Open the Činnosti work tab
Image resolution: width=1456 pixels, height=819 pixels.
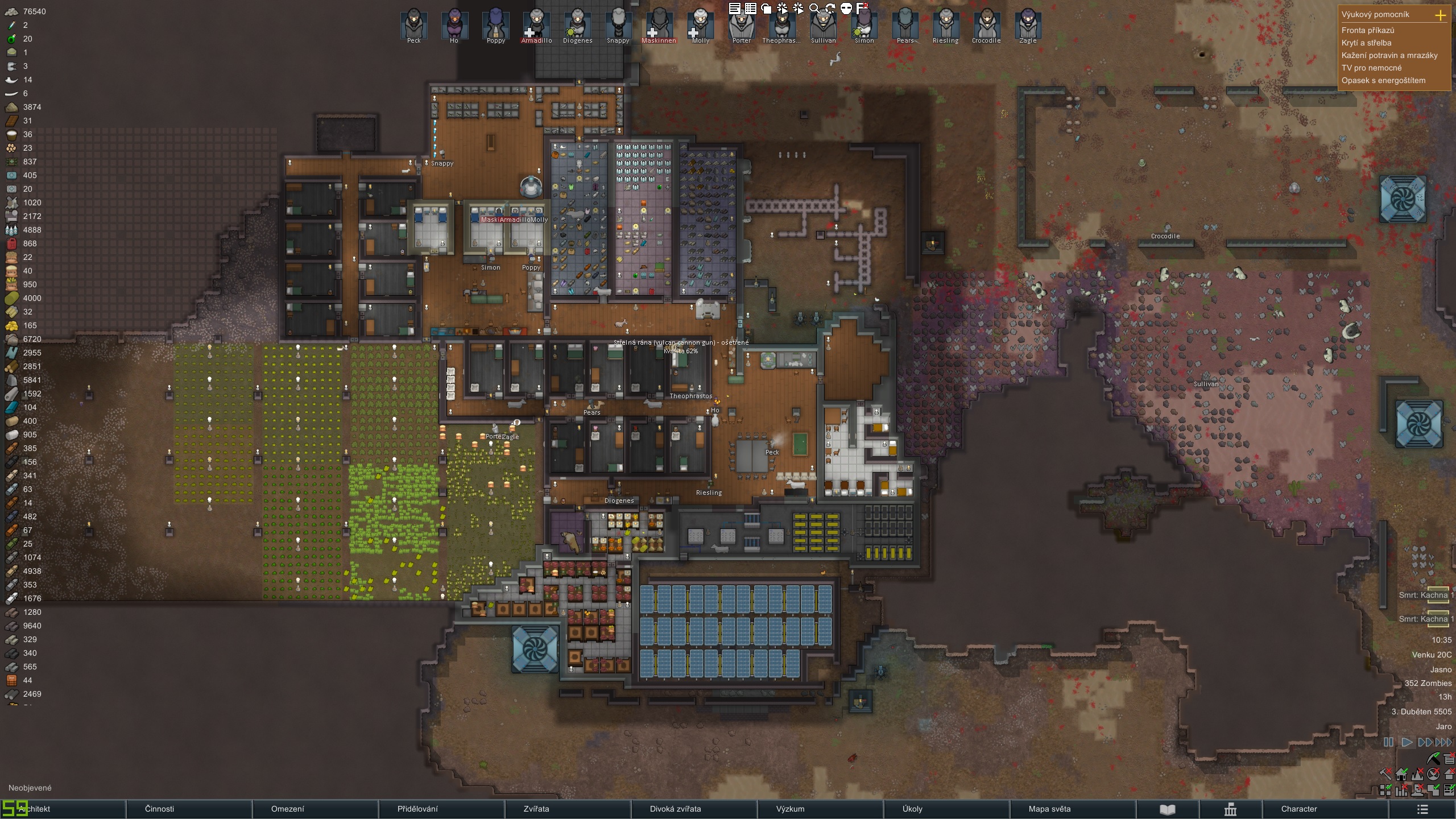(160, 809)
